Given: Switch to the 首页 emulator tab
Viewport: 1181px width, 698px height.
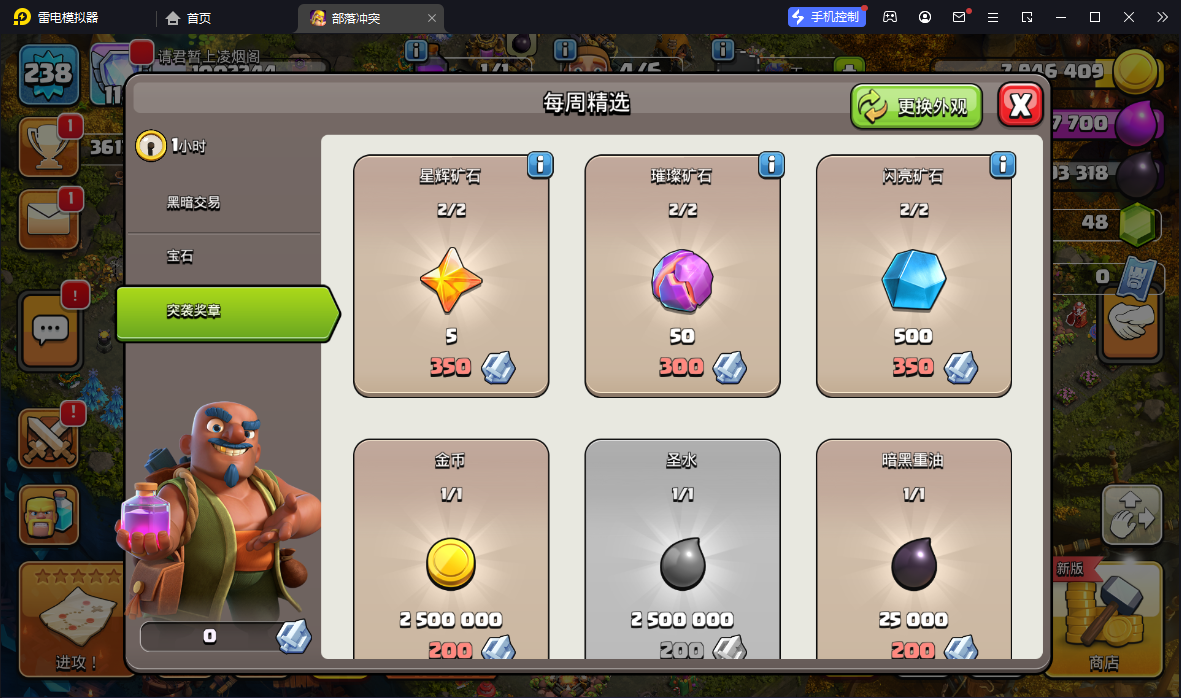Looking at the screenshot, I should 190,18.
